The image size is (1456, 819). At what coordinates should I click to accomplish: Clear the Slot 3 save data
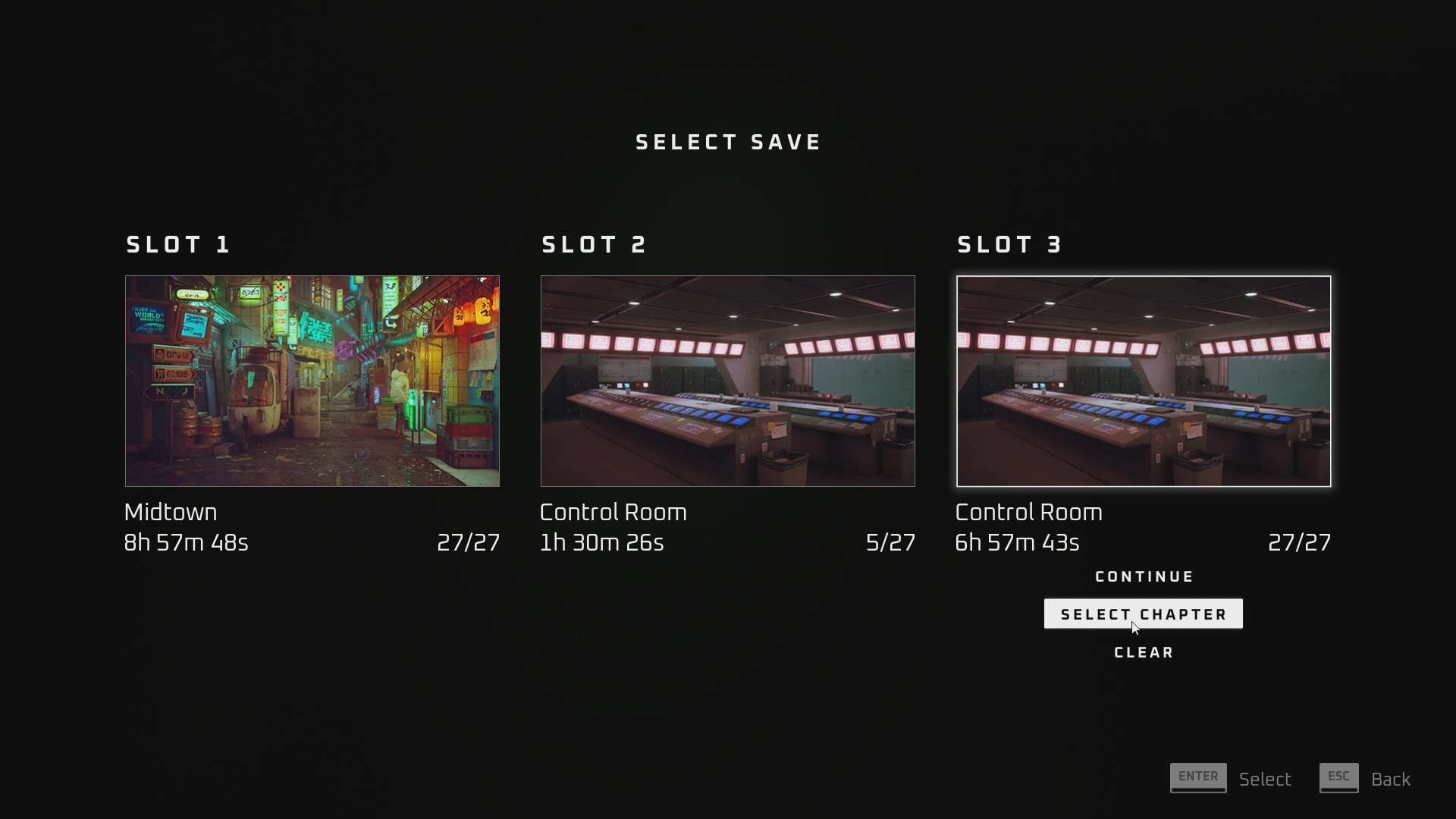pos(1144,653)
